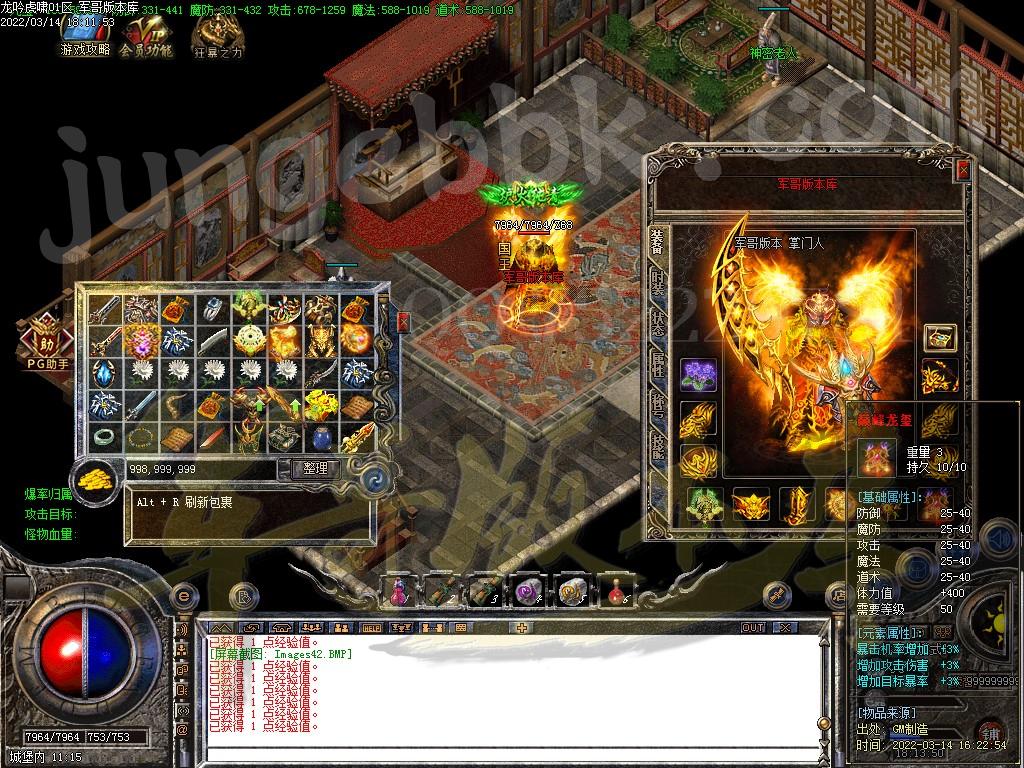Click the 整理 sort button in bag

click(314, 468)
